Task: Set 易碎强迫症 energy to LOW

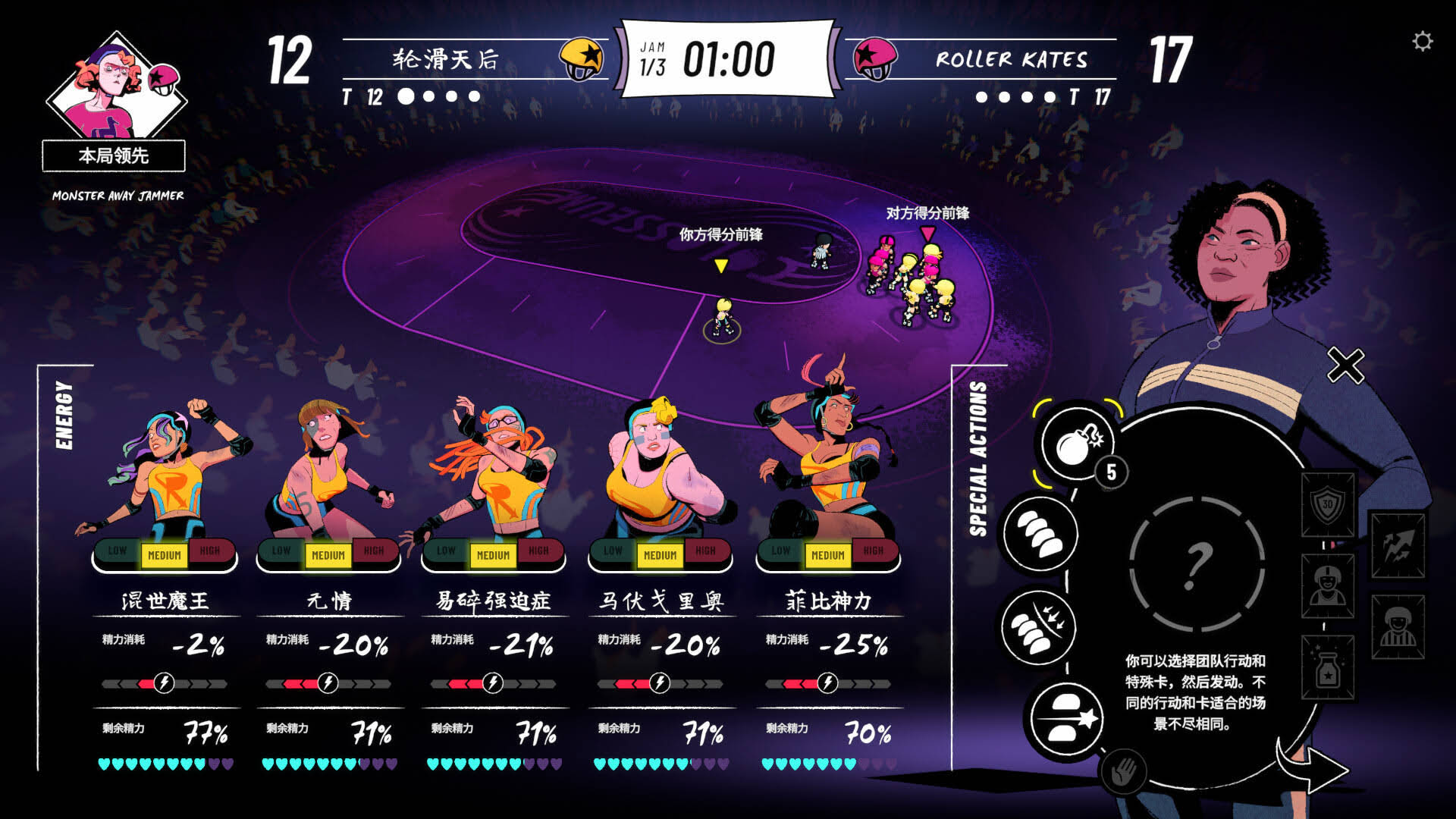Action: click(446, 551)
